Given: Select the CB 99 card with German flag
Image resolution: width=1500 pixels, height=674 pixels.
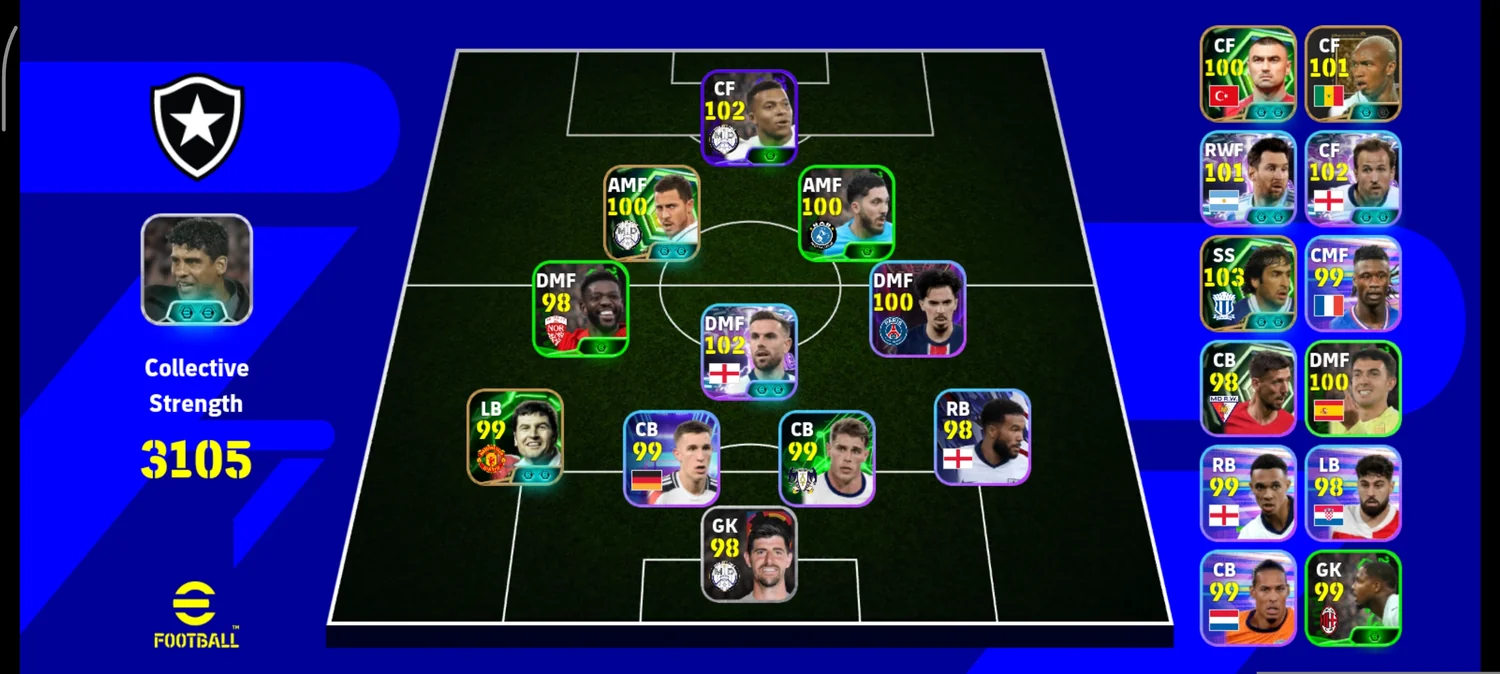Looking at the screenshot, I should click(671, 458).
